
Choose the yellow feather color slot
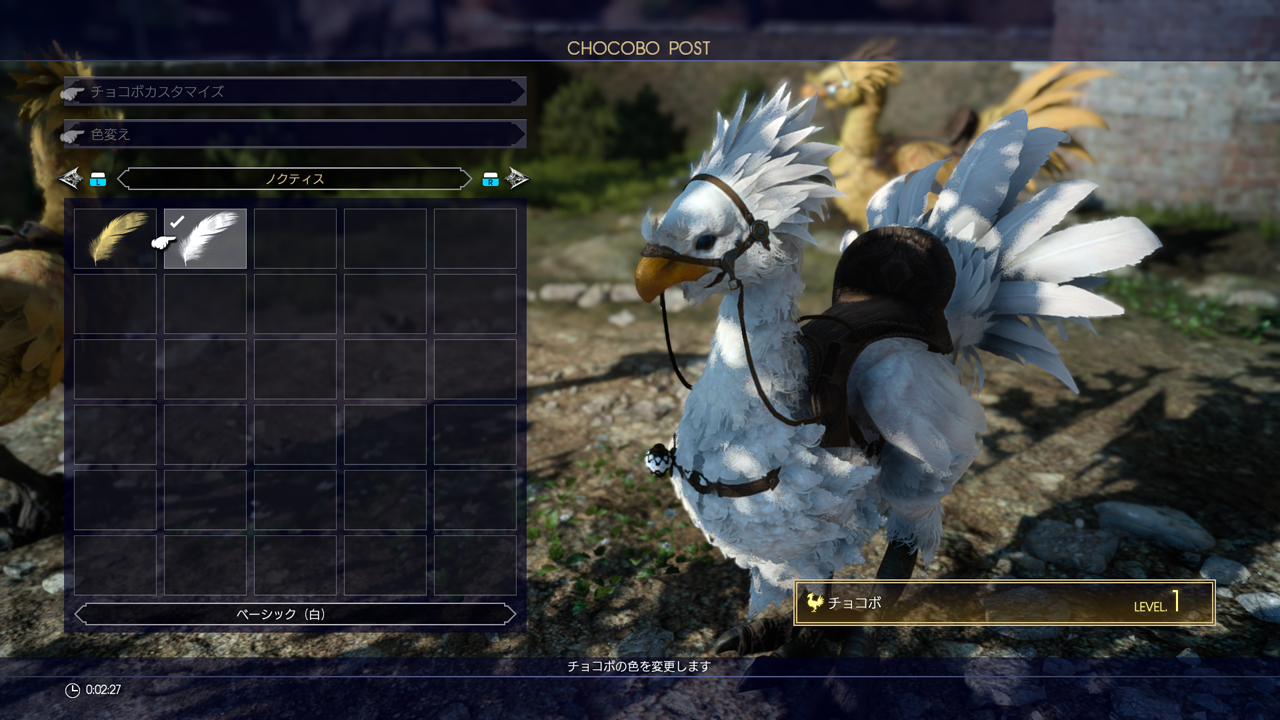(115, 238)
